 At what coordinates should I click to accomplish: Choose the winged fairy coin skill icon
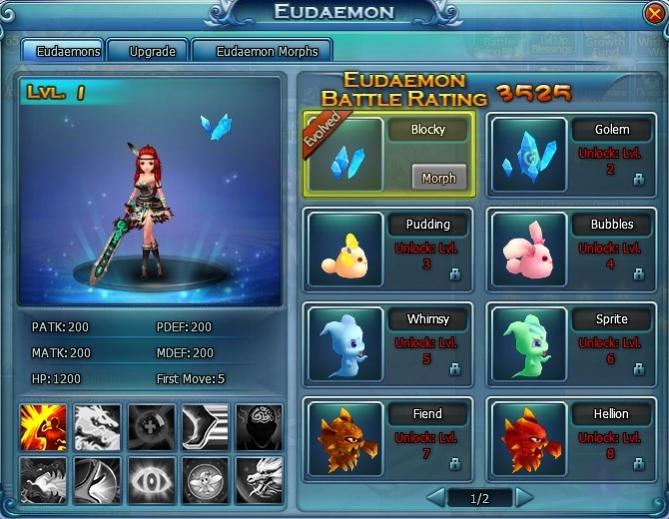[x=205, y=481]
